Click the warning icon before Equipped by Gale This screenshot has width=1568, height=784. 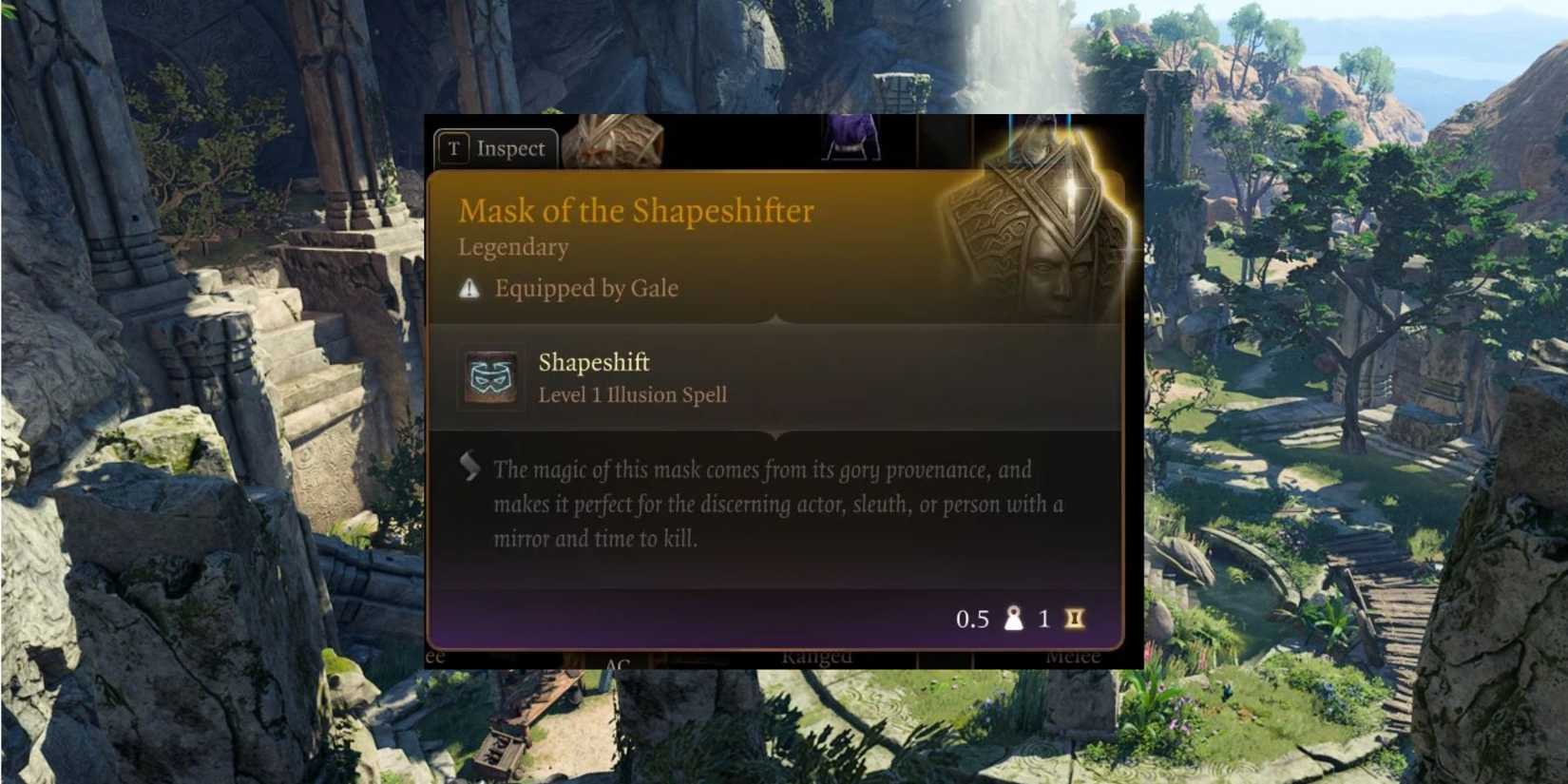(x=468, y=287)
